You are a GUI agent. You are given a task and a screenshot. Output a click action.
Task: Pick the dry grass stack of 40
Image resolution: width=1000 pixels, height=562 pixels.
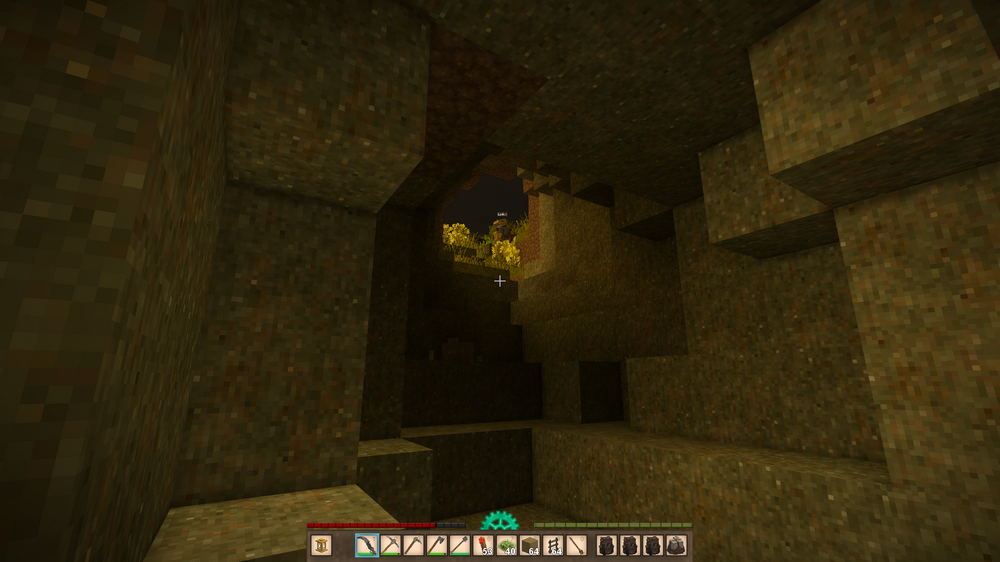[x=506, y=546]
